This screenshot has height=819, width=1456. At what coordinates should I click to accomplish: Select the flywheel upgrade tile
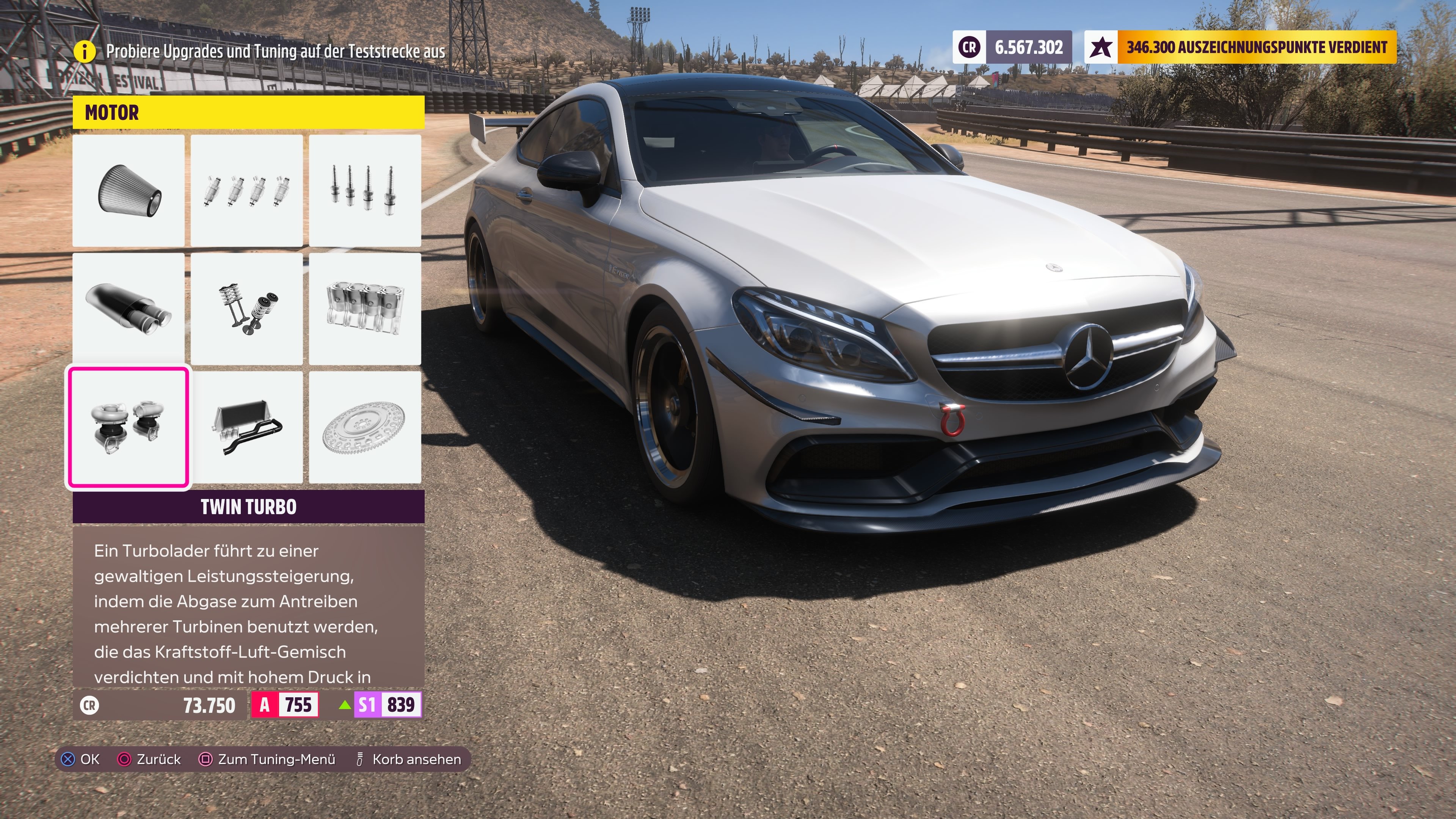365,427
